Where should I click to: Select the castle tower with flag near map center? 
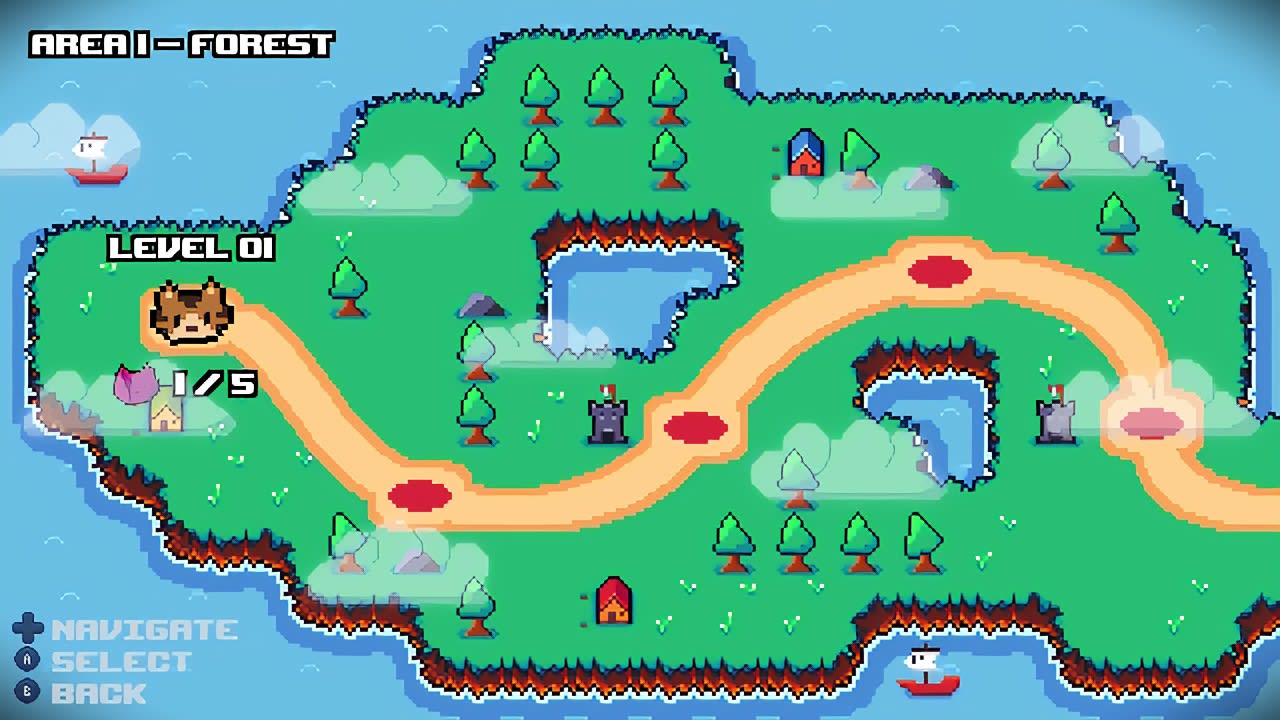tap(608, 418)
